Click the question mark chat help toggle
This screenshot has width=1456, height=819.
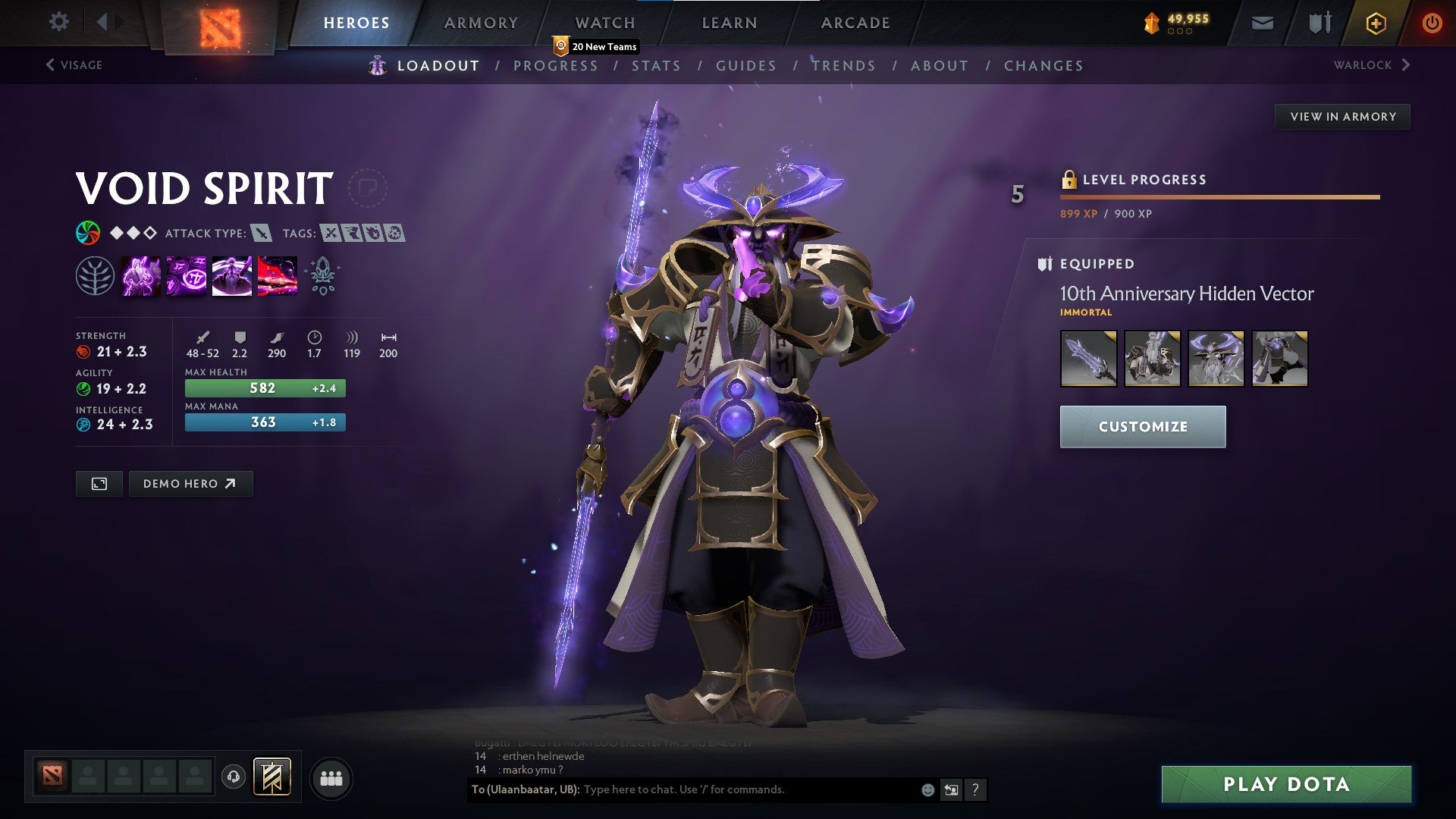tap(975, 789)
